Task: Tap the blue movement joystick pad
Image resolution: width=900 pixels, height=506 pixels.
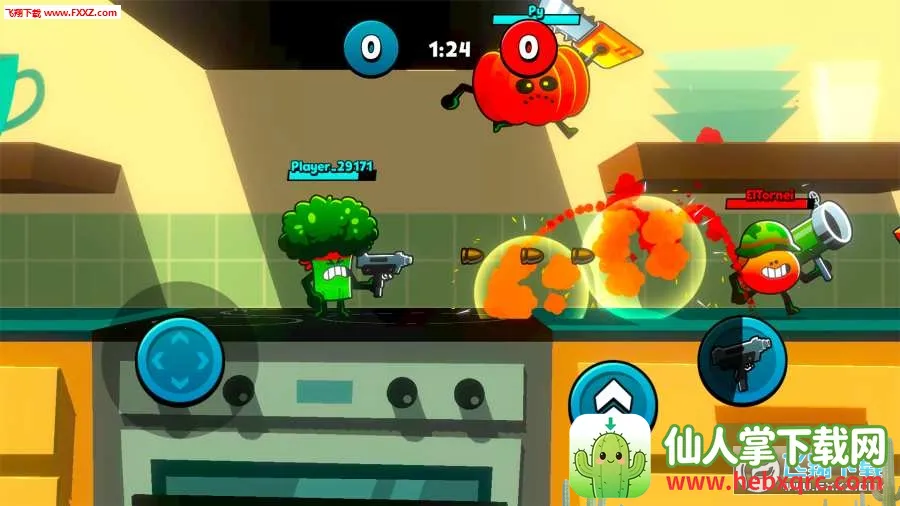Action: click(x=180, y=360)
